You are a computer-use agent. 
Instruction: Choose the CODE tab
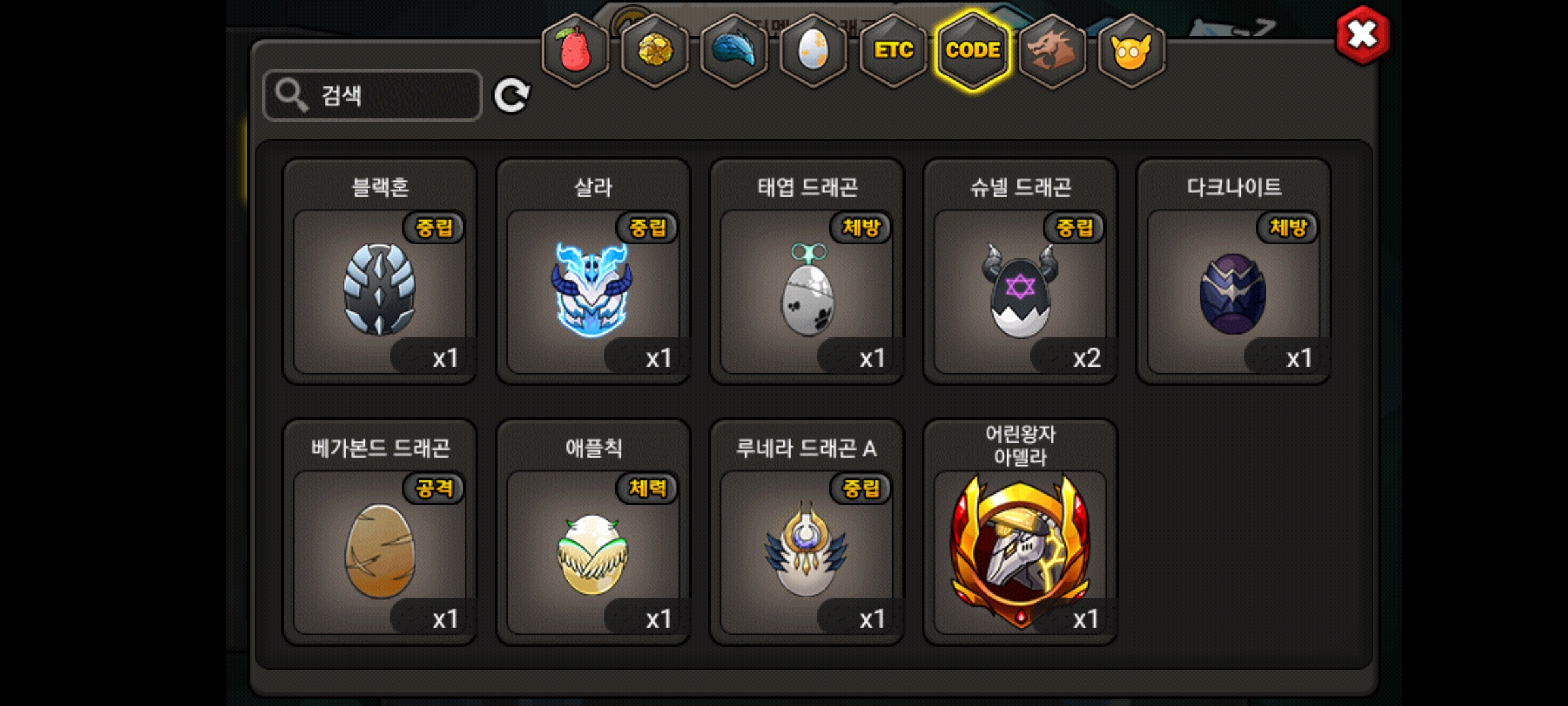[x=973, y=50]
